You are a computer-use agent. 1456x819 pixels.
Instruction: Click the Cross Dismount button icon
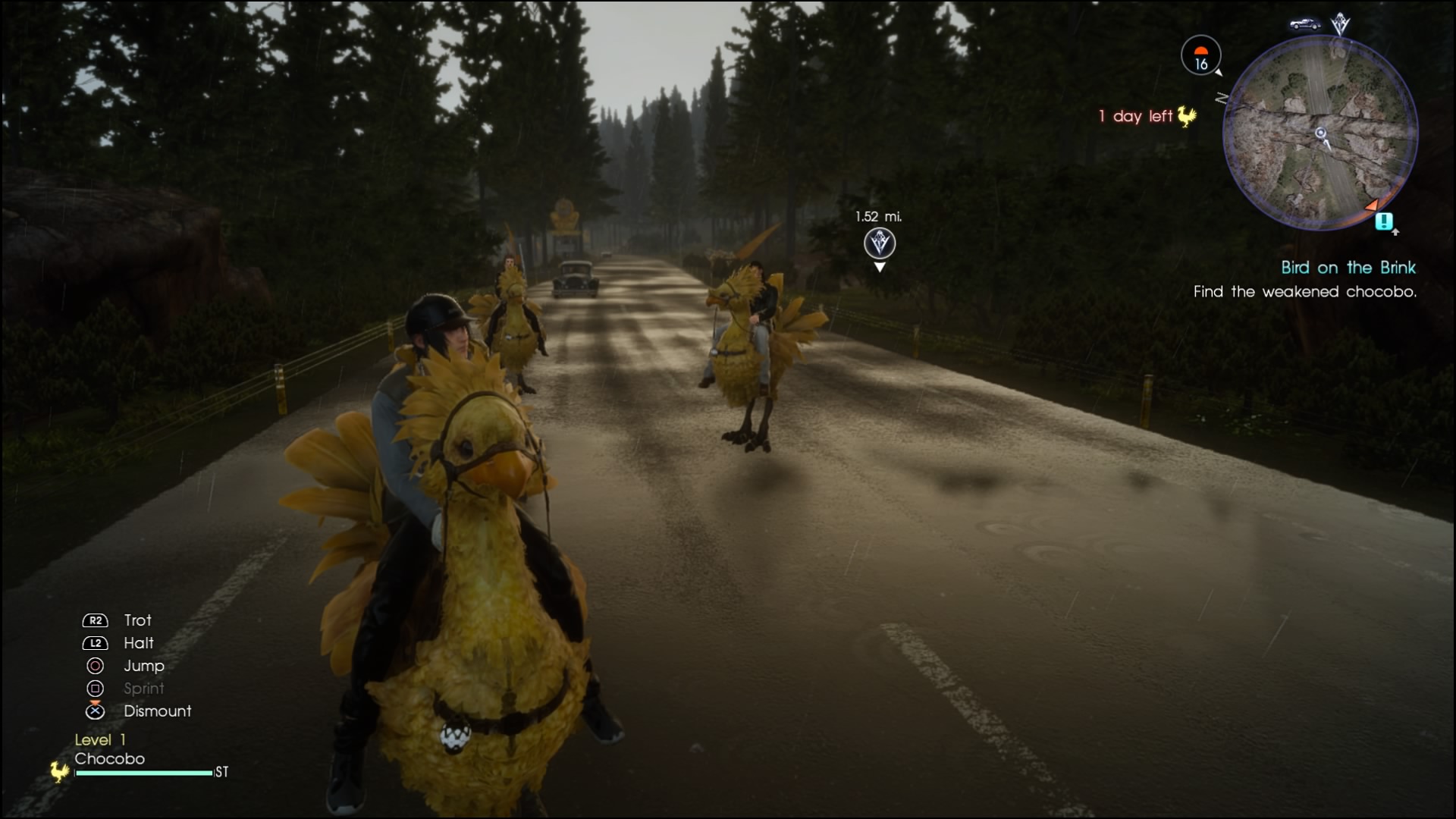click(x=94, y=711)
